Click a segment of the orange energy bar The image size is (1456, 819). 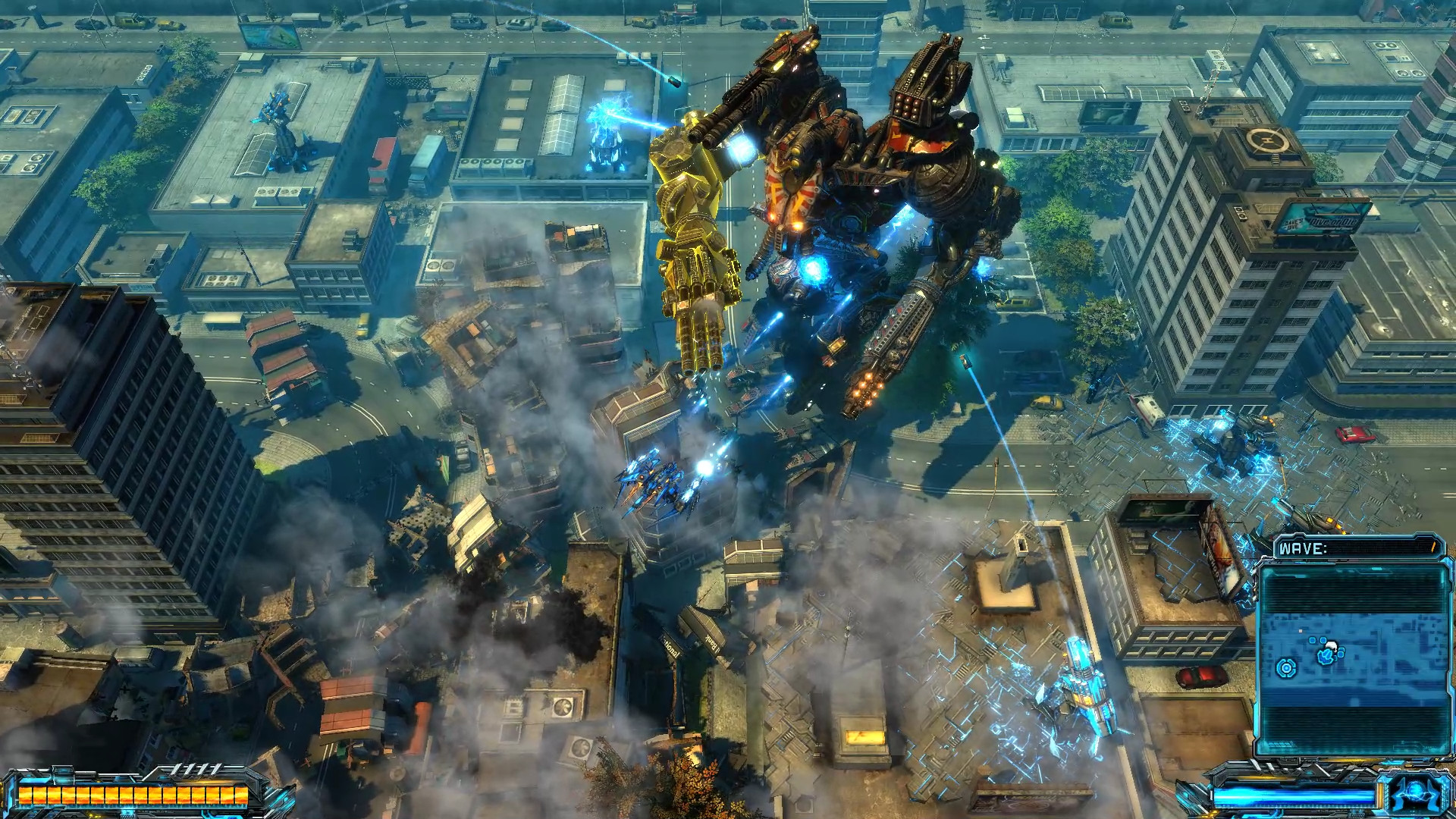pyautogui.click(x=127, y=796)
